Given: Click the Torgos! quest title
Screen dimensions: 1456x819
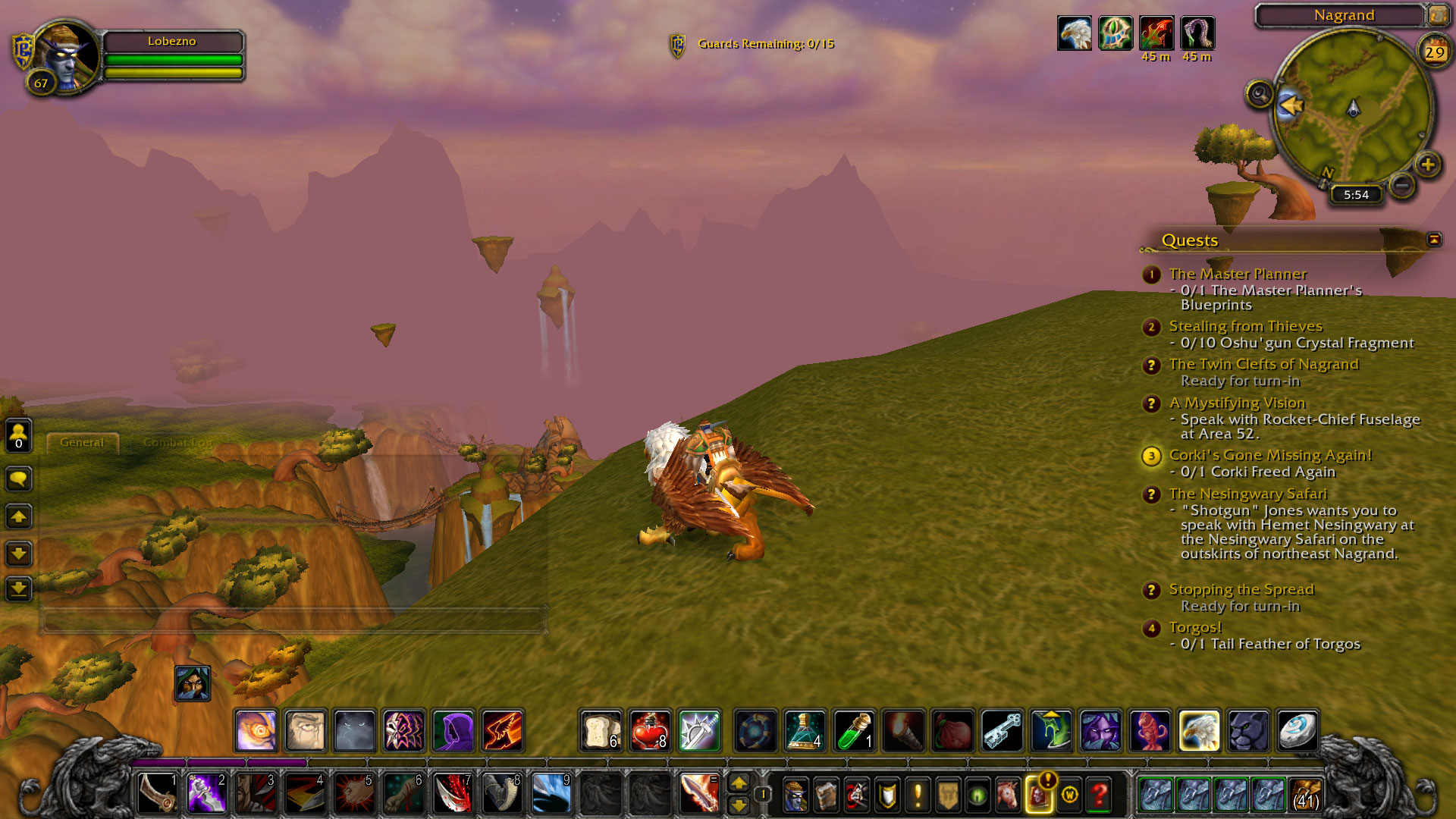Looking at the screenshot, I should (1195, 627).
